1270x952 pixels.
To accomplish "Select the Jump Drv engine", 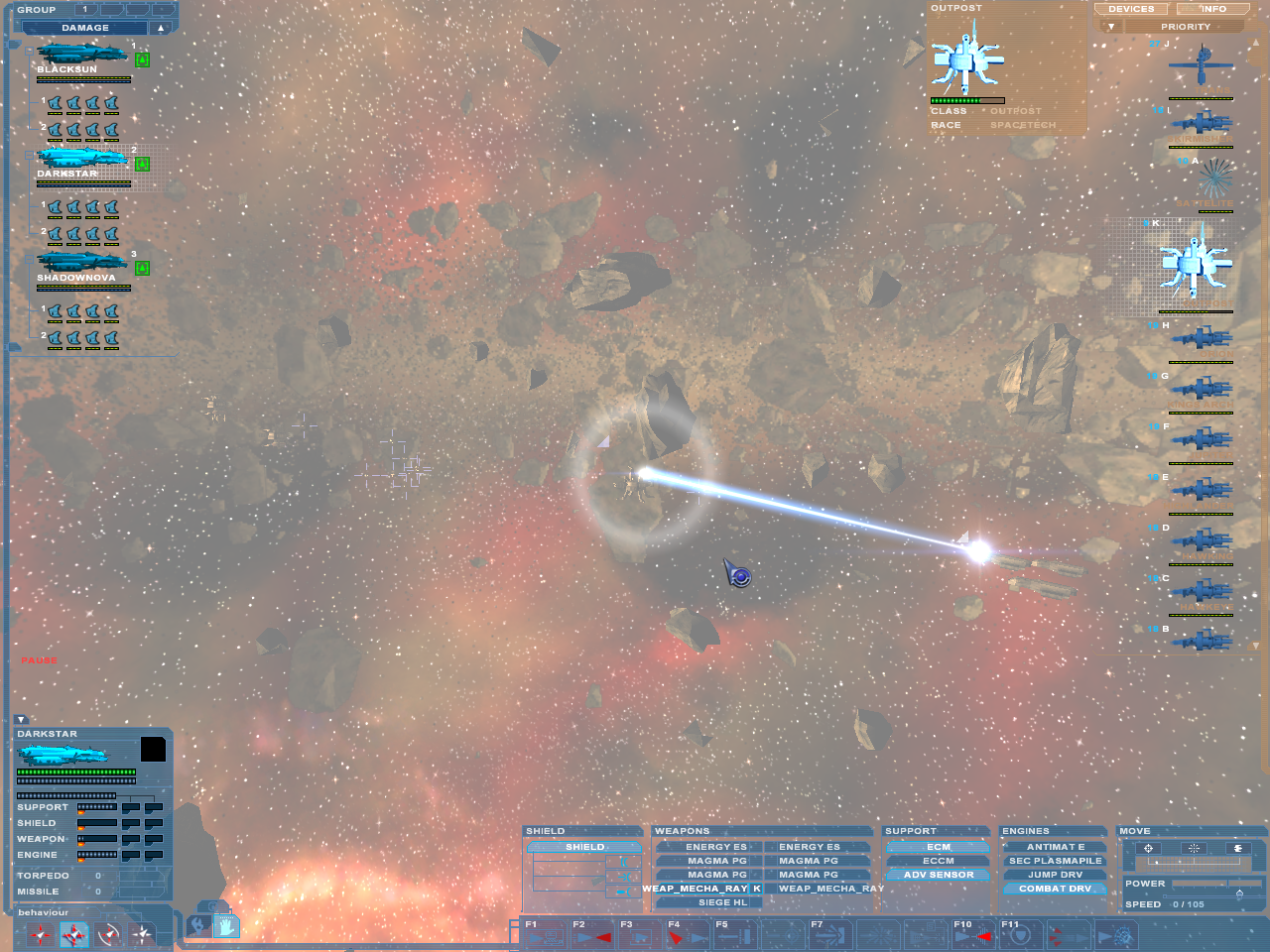I will [x=1055, y=875].
